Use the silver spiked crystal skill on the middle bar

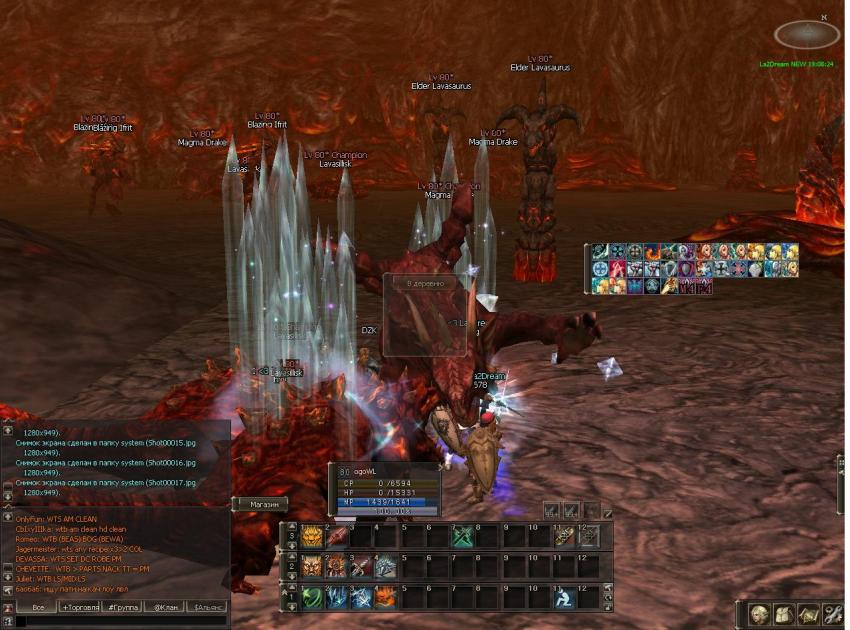point(386,567)
